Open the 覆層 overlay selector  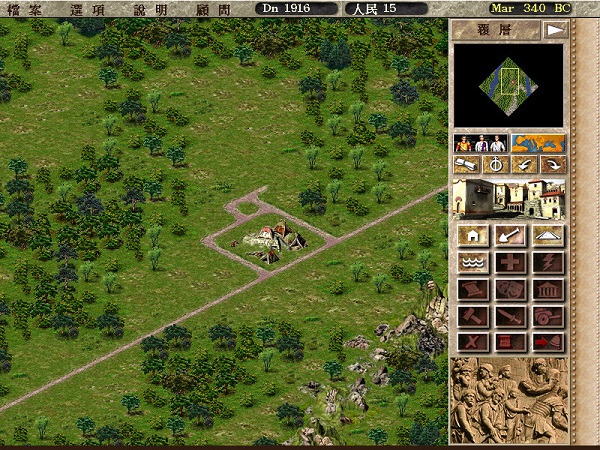point(496,30)
